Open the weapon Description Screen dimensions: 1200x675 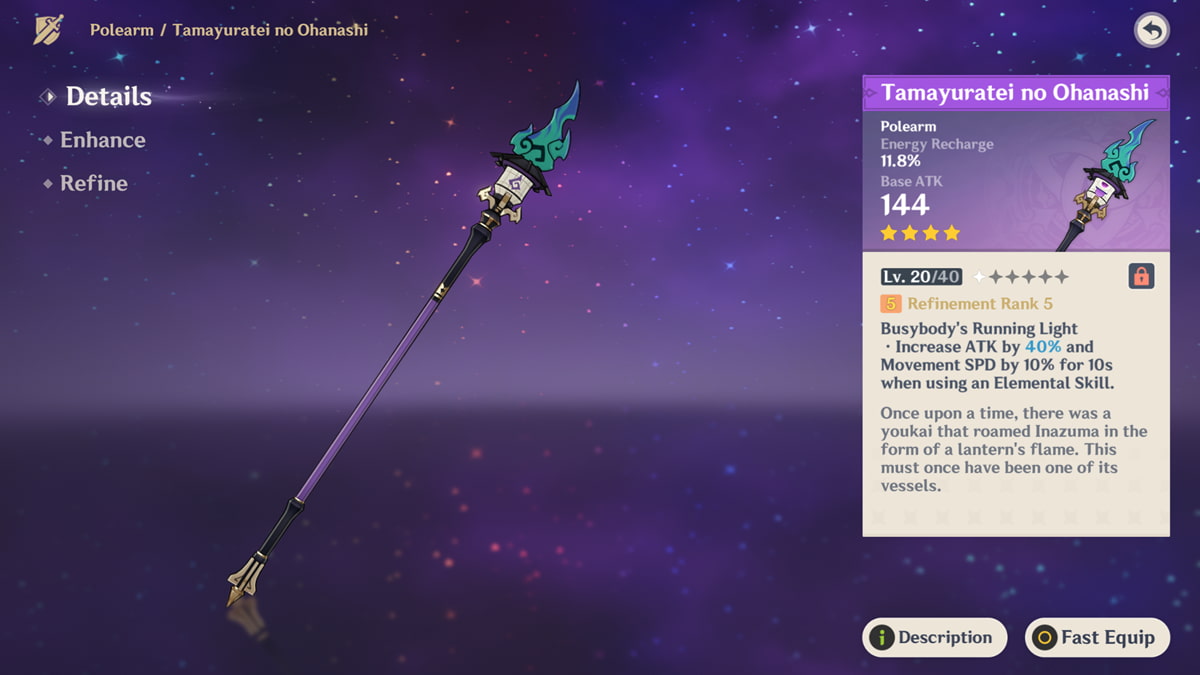click(934, 637)
